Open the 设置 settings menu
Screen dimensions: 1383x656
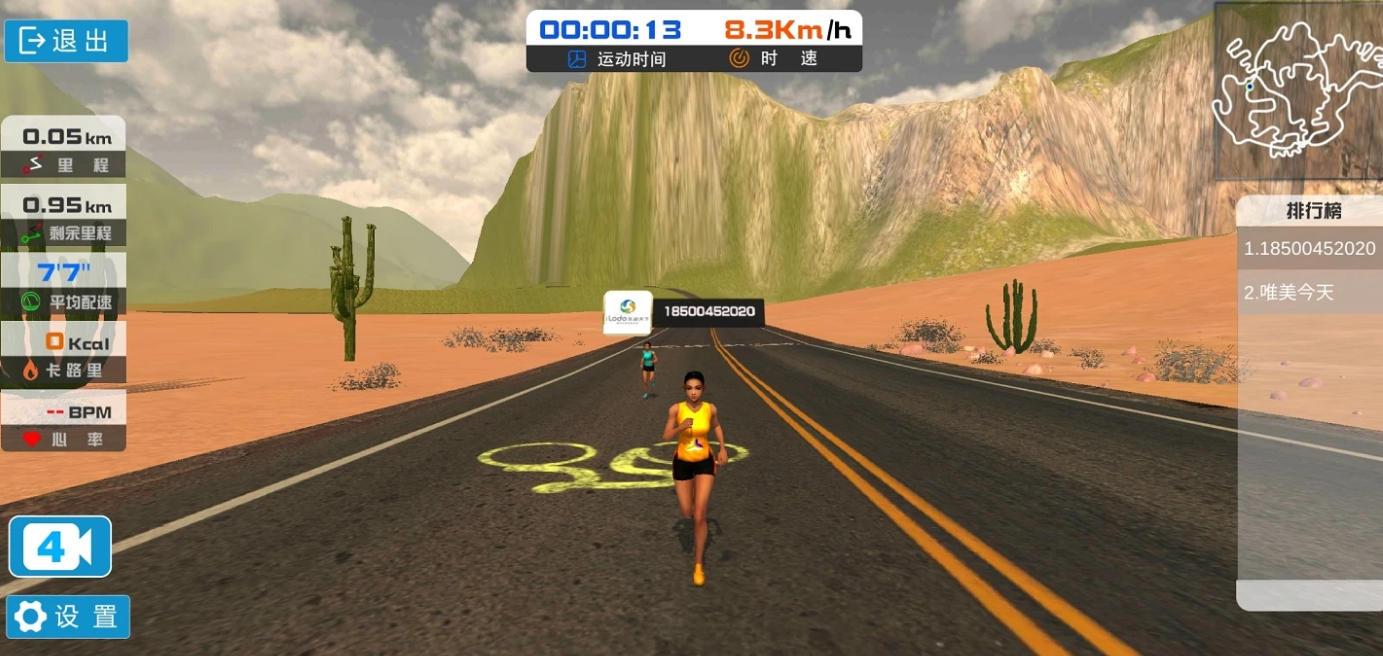coord(68,616)
